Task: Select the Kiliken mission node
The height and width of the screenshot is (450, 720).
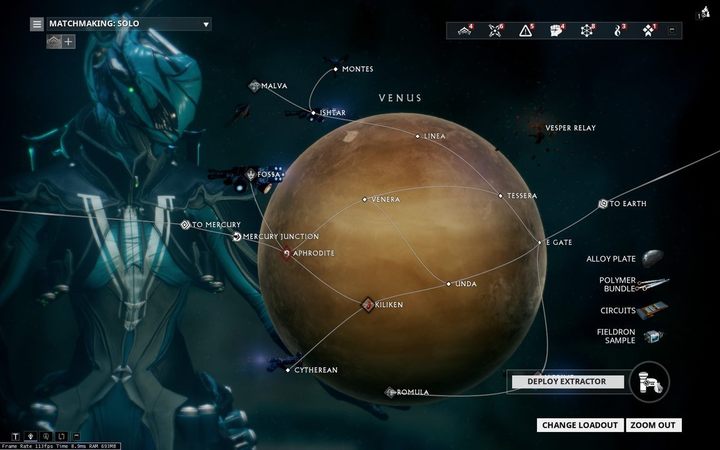Action: [368, 303]
